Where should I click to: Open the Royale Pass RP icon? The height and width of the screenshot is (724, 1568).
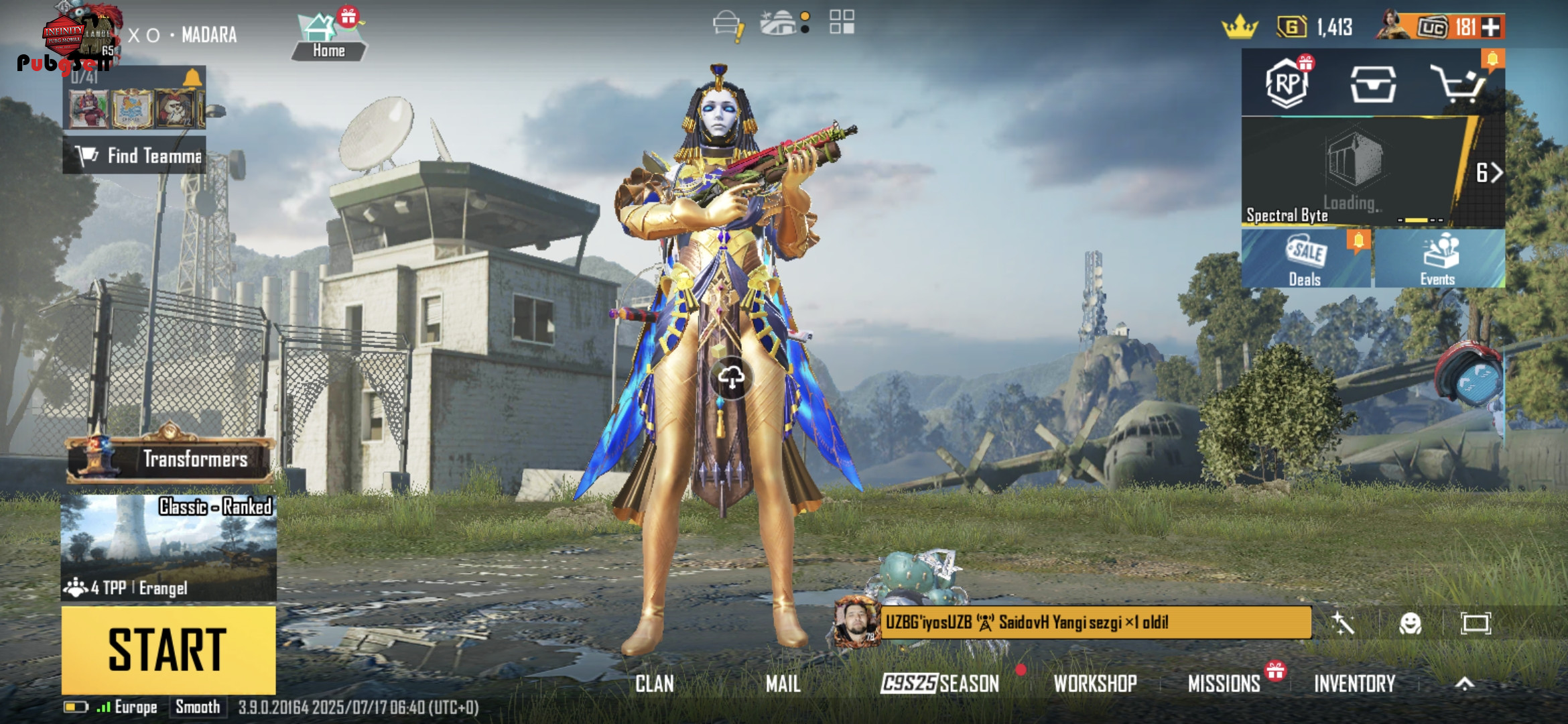tap(1287, 84)
